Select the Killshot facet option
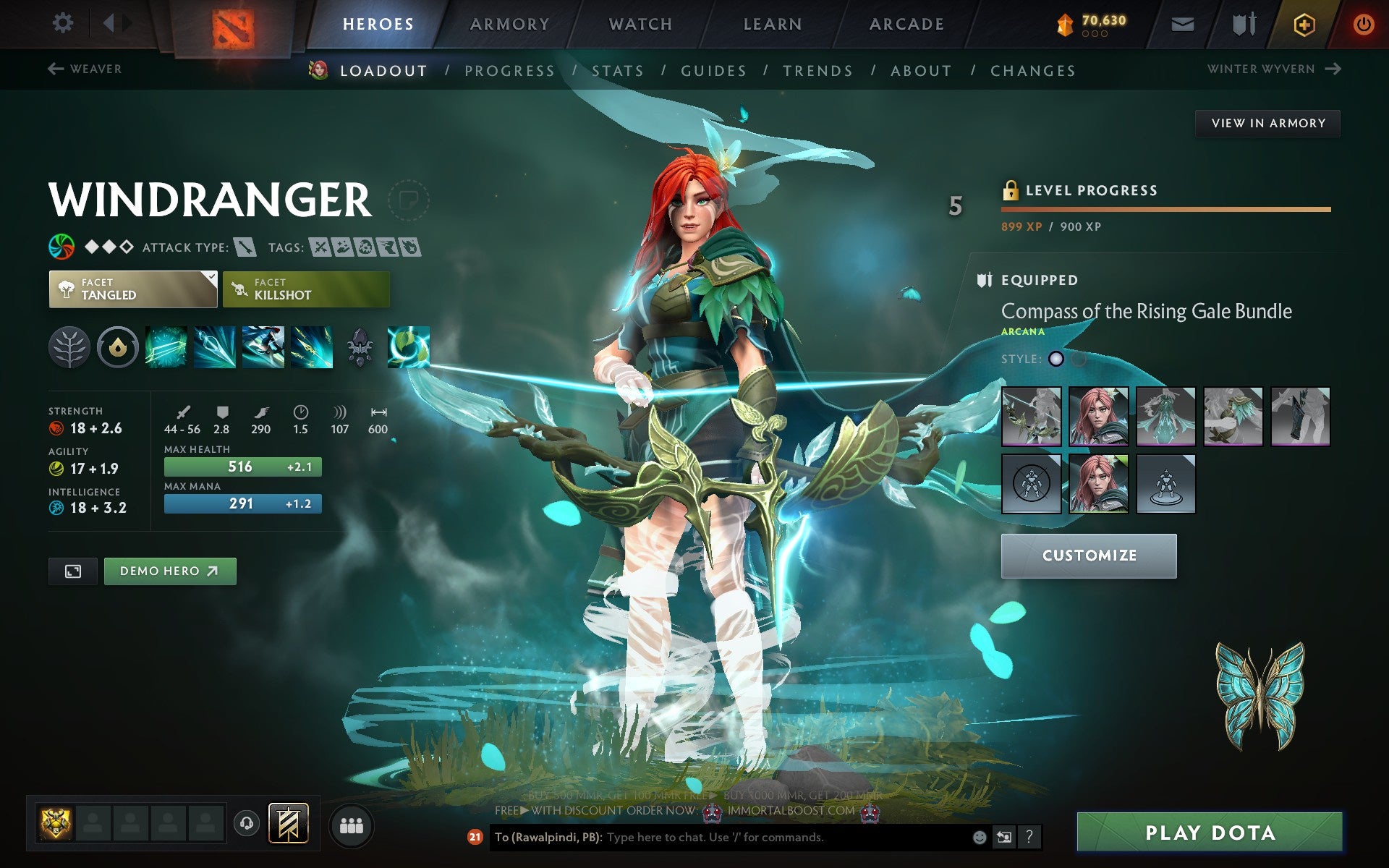 [305, 289]
